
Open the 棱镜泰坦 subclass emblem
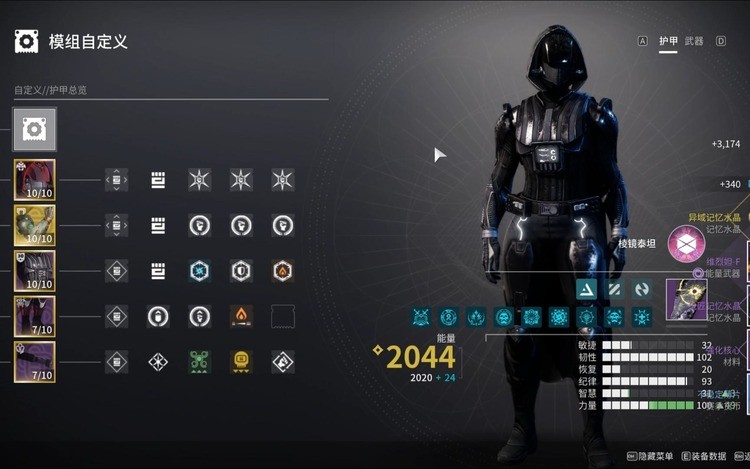pos(687,243)
